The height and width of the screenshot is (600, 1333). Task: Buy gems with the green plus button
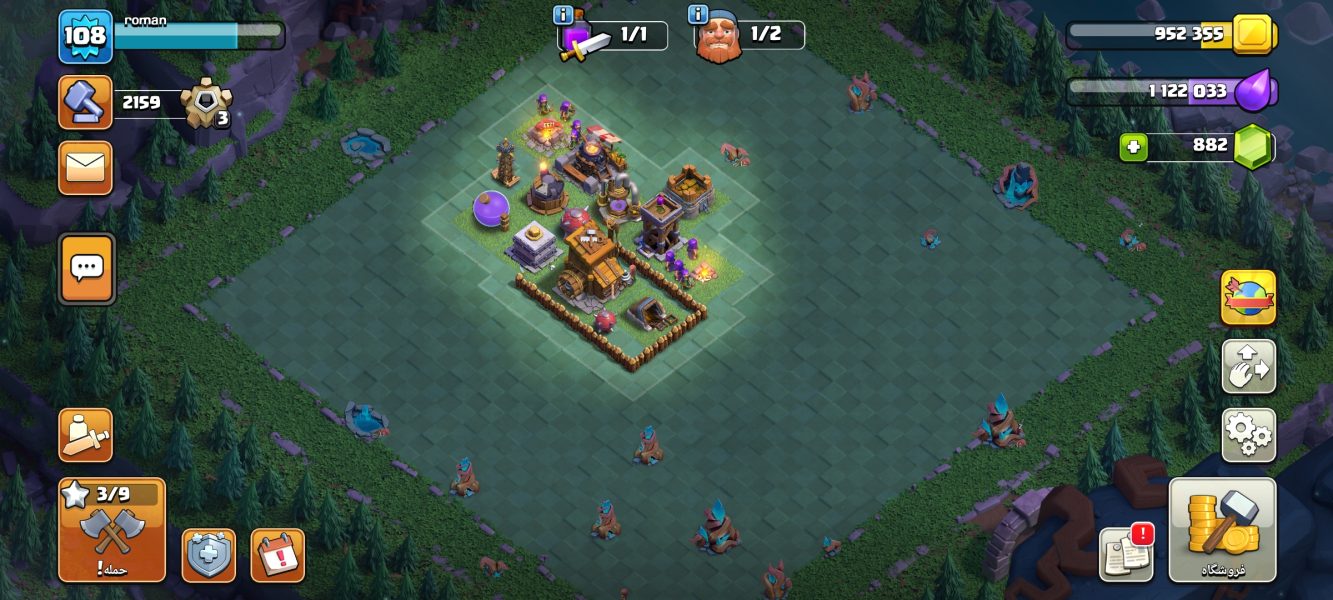tap(1133, 146)
